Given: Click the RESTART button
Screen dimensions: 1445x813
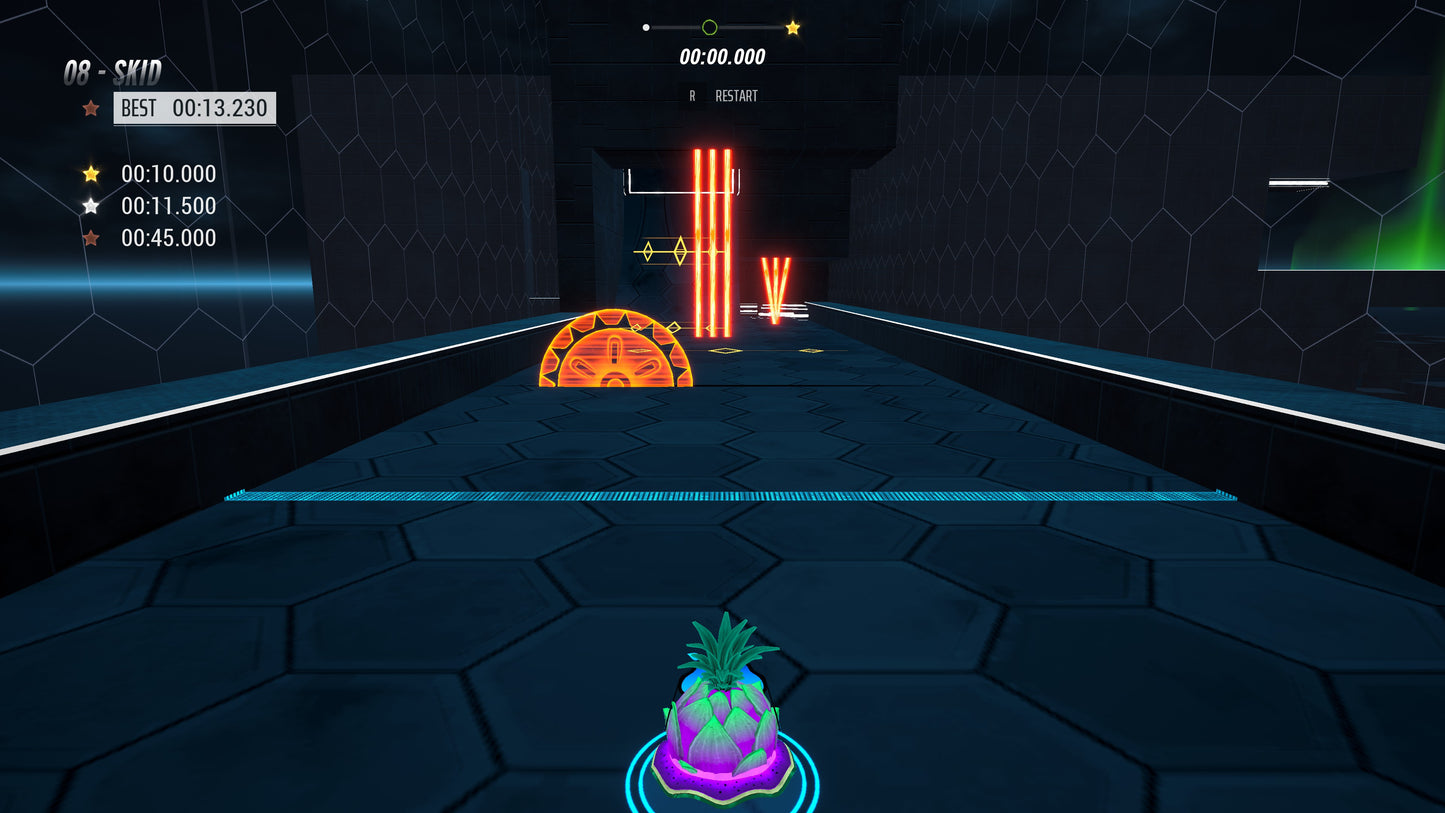Looking at the screenshot, I should (x=735, y=95).
